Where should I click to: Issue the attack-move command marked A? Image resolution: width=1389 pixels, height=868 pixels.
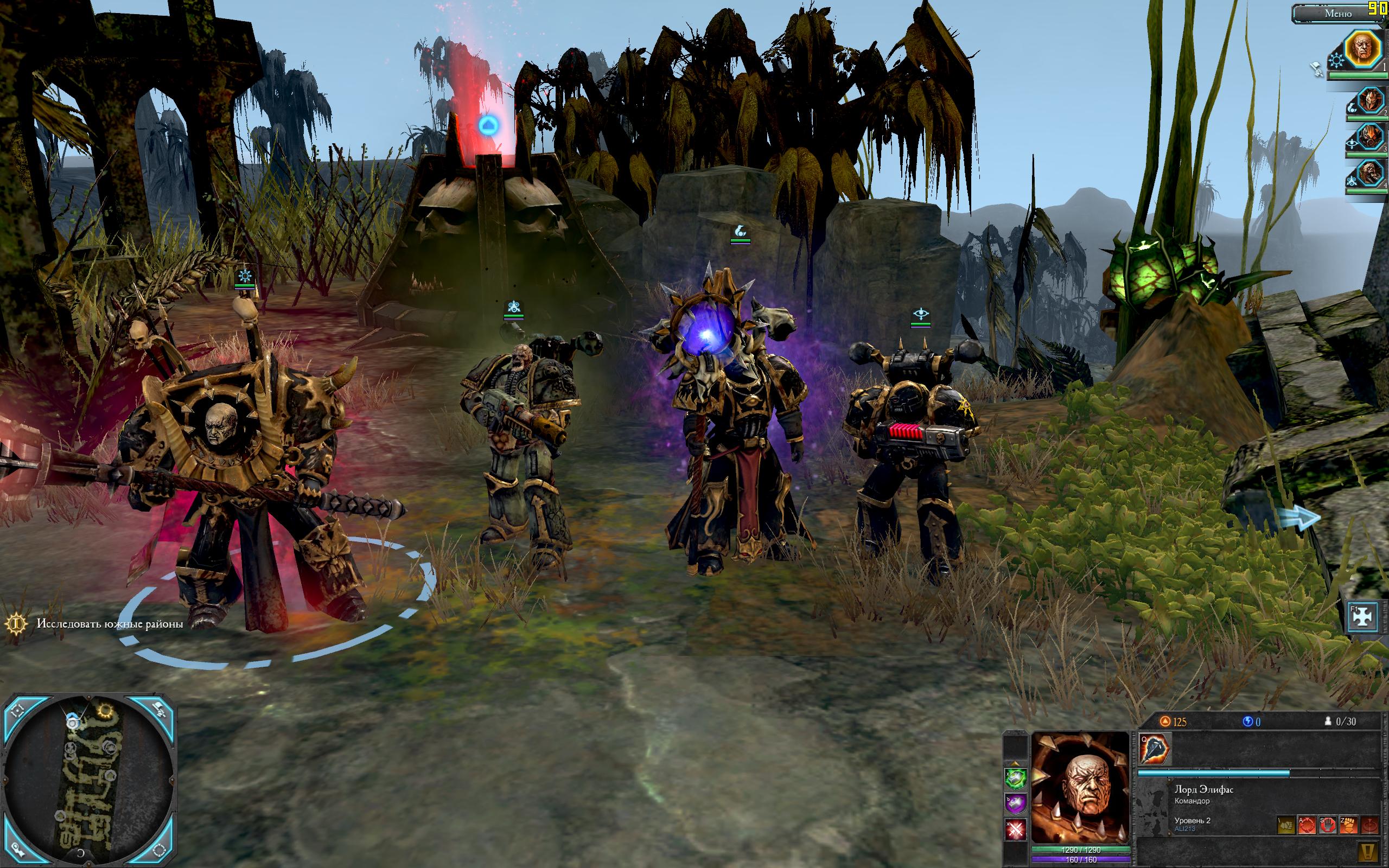[1307, 826]
